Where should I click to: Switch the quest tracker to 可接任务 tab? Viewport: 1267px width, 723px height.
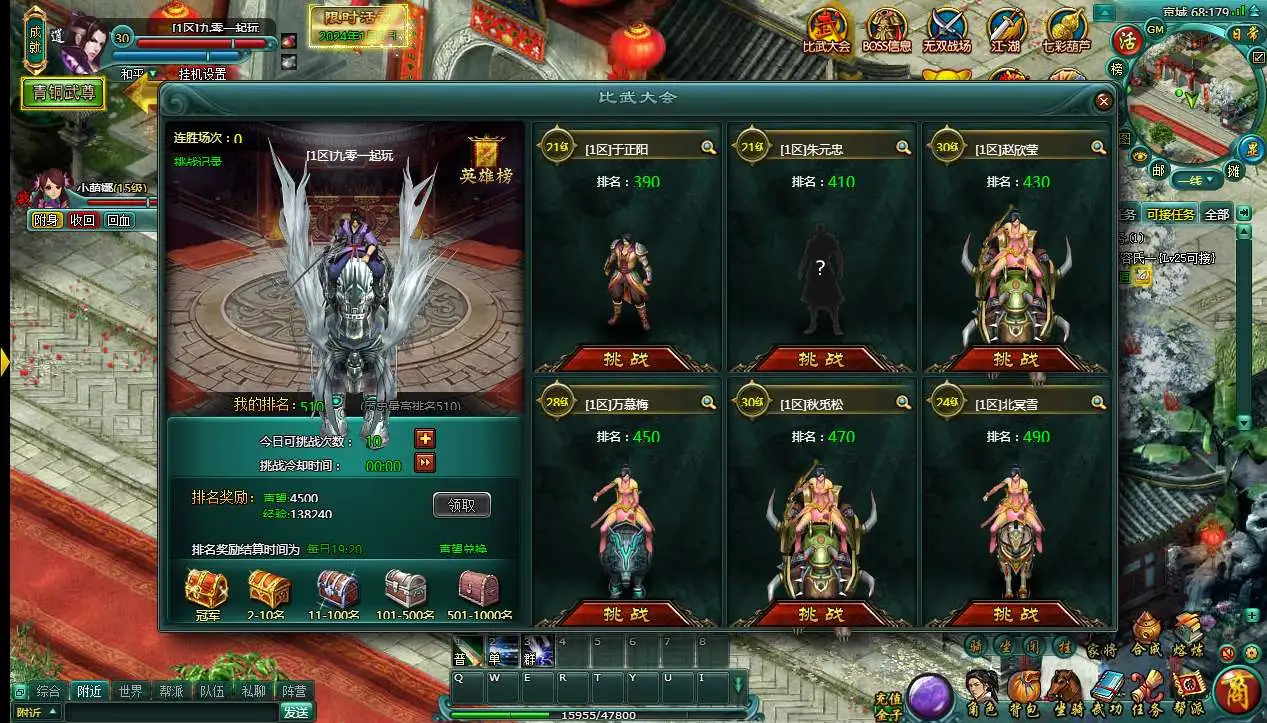point(1170,214)
